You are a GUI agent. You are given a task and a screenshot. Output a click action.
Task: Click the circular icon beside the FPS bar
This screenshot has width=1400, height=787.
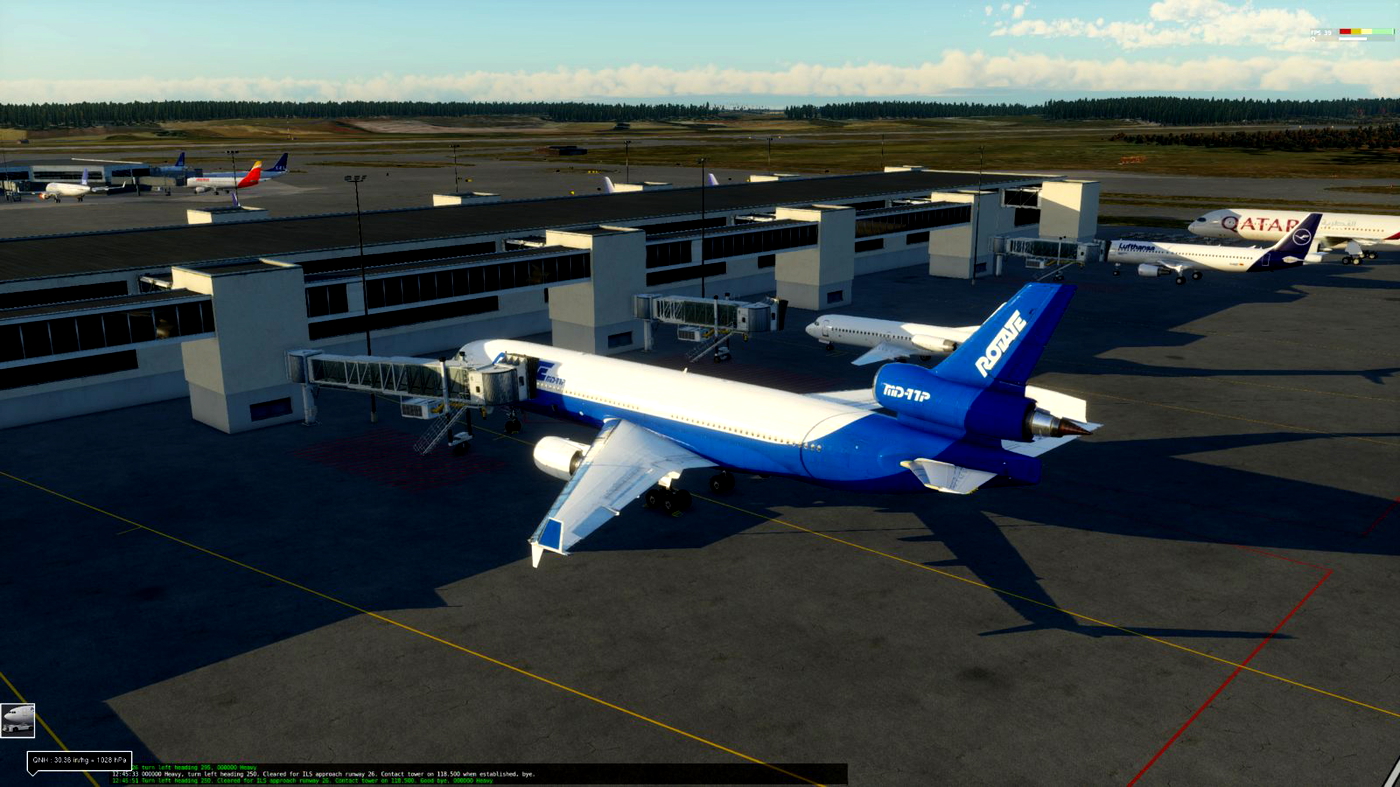[x=1313, y=38]
